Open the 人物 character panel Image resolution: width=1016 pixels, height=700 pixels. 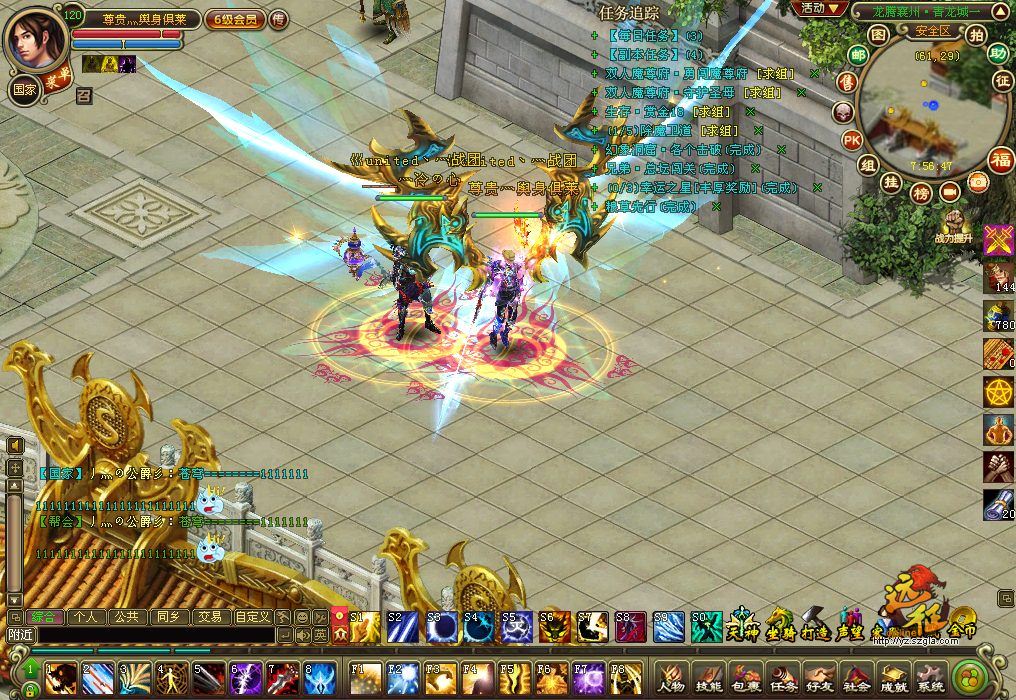click(x=671, y=680)
